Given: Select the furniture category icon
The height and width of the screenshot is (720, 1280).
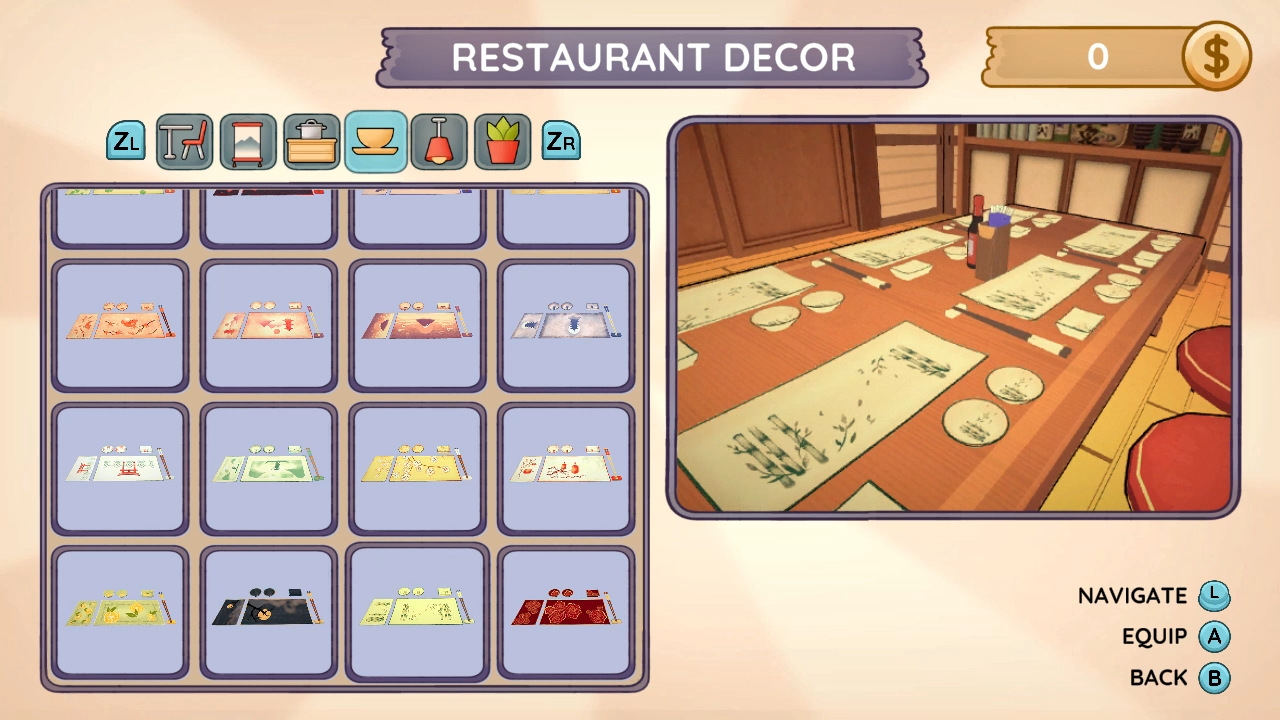Looking at the screenshot, I should coord(184,141).
